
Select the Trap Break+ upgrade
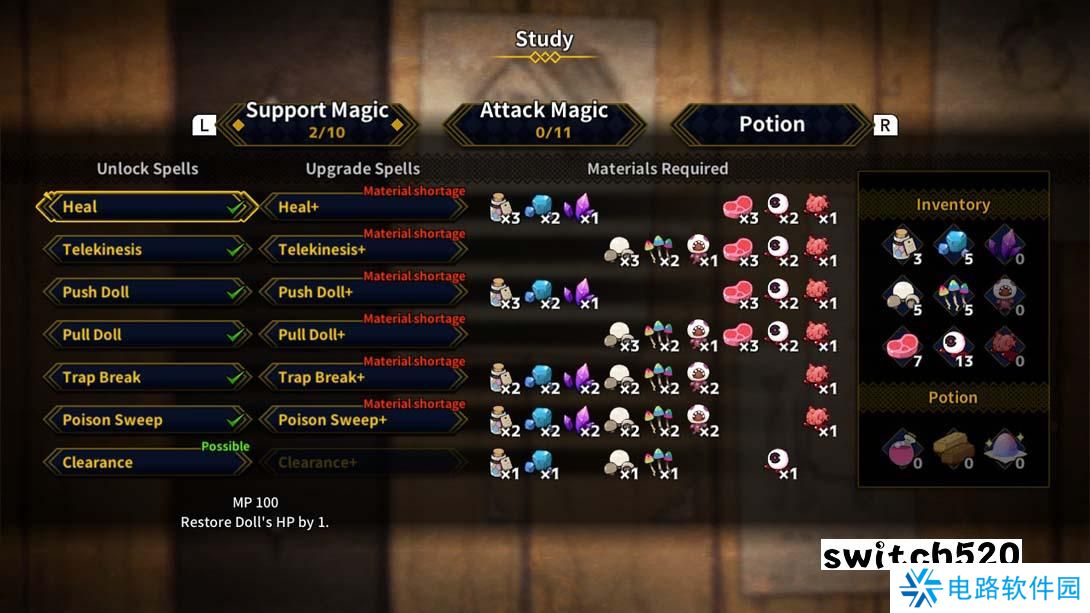click(x=362, y=378)
